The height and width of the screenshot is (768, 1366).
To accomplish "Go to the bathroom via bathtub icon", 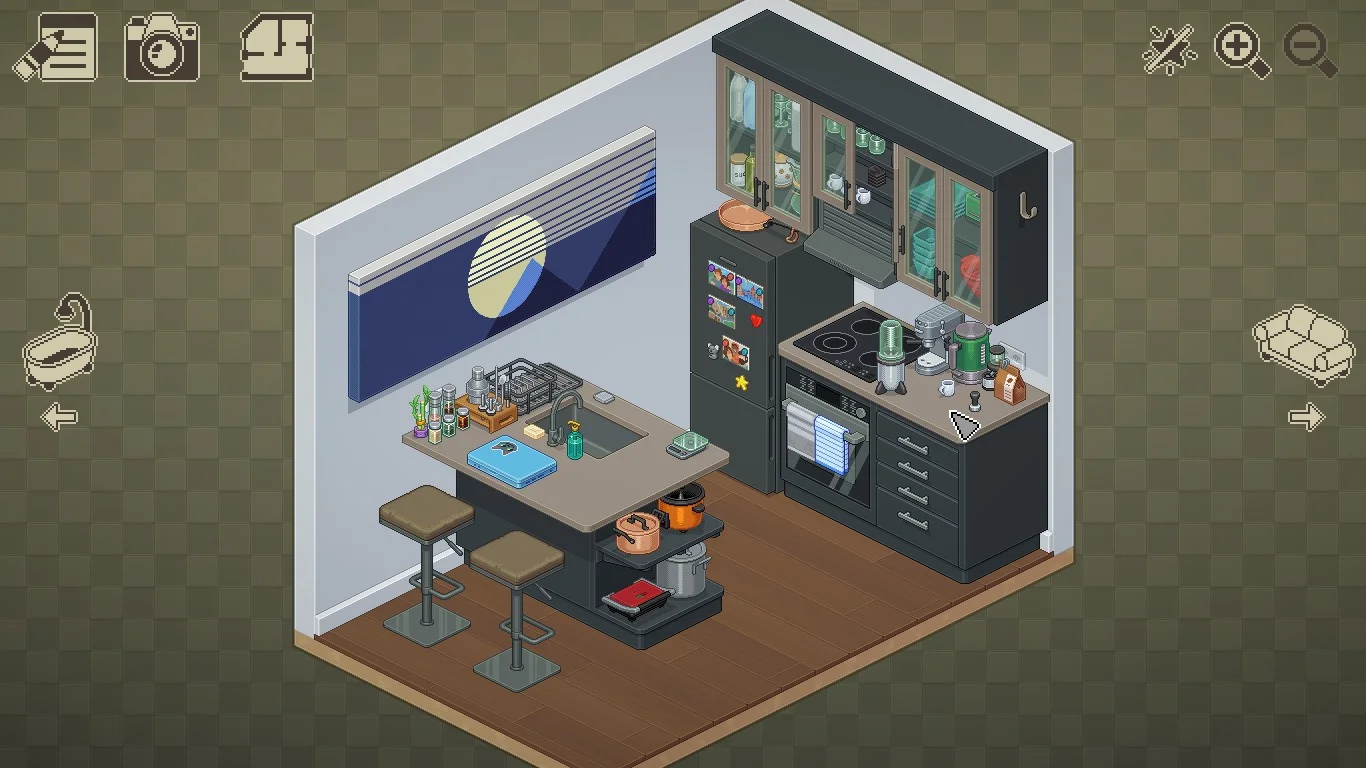I will 60,342.
